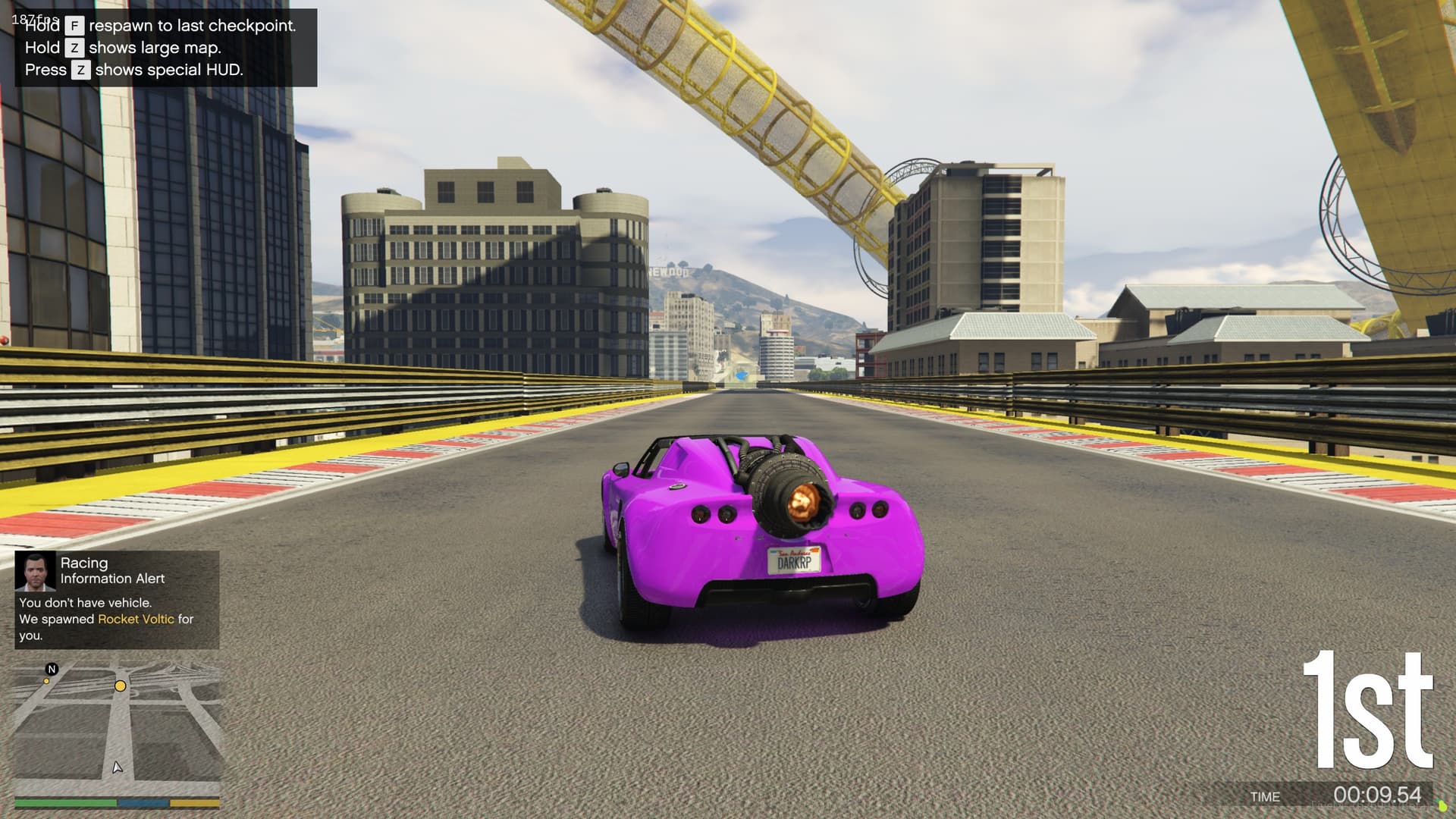The image size is (1456, 819).
Task: Click the yellow checkpoint blip on minimap
Action: pos(120,686)
